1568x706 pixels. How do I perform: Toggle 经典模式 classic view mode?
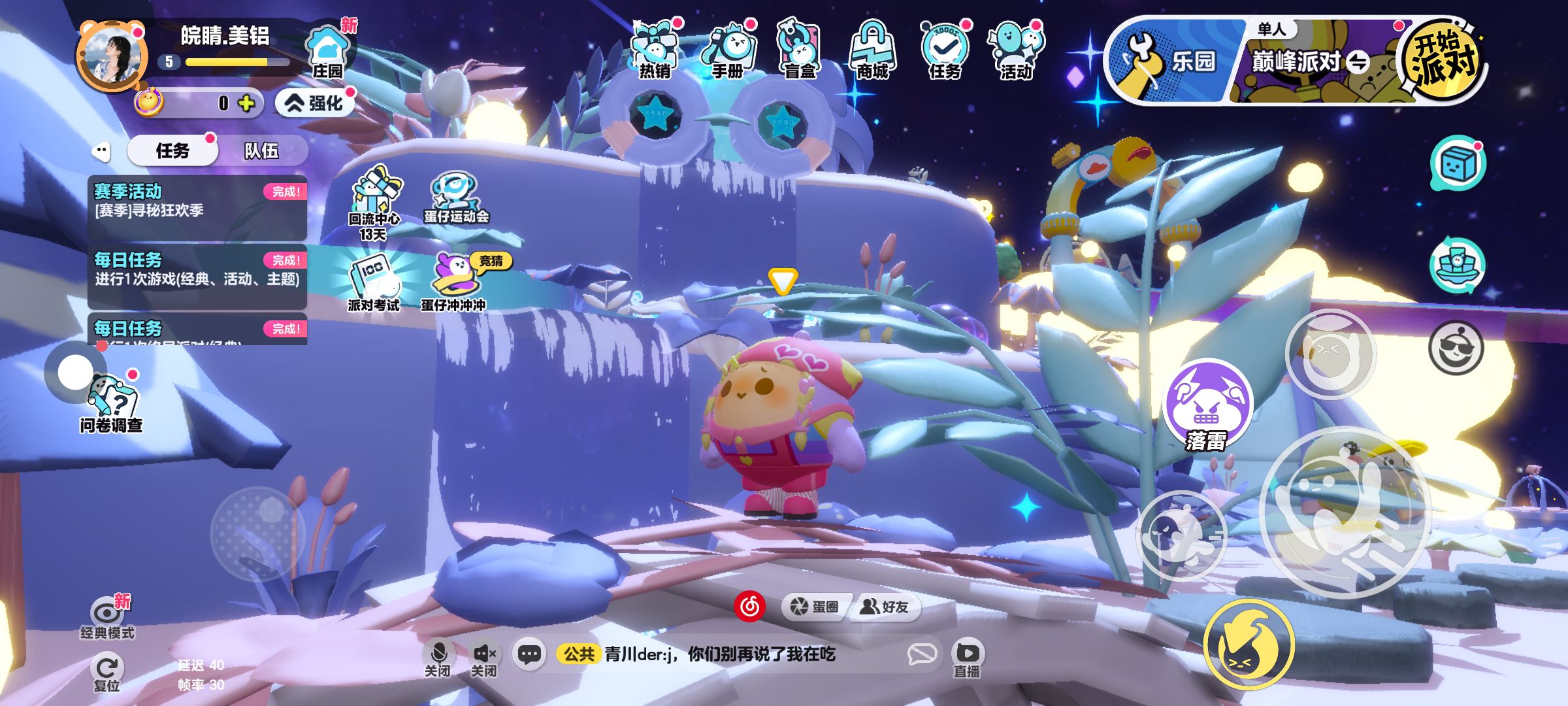coord(107,618)
